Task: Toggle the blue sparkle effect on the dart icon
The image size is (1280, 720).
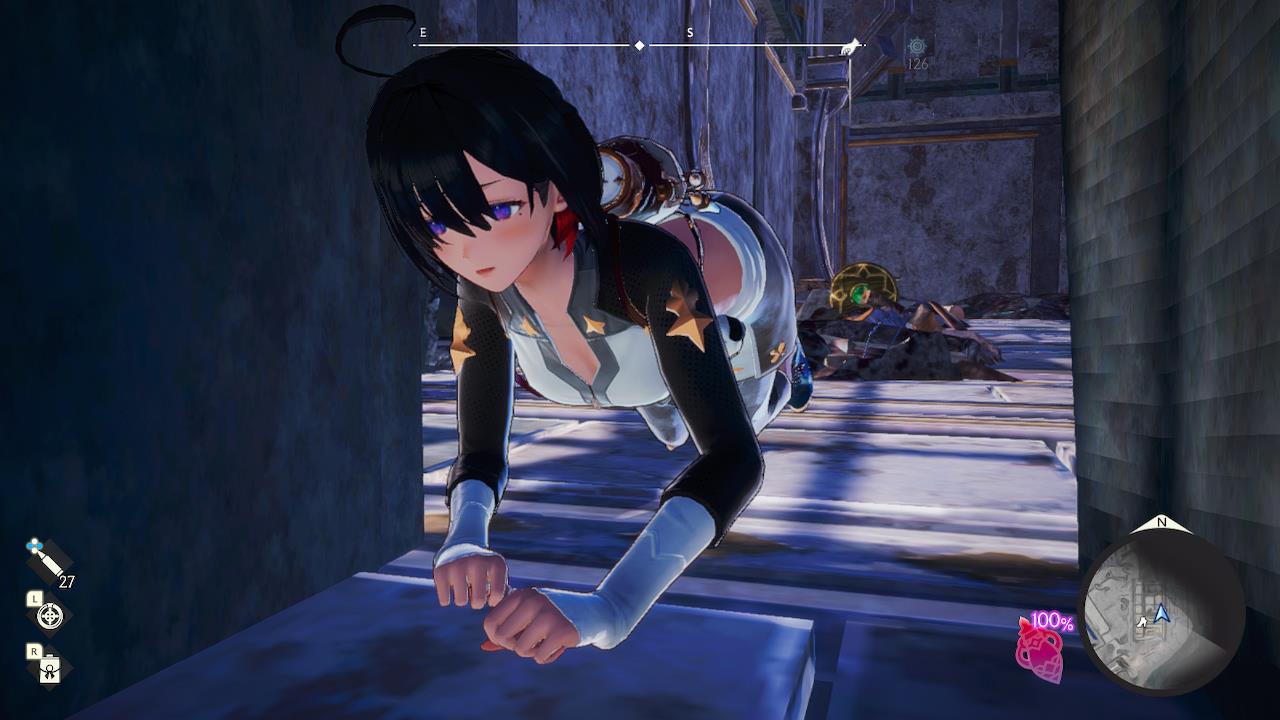Action: pyautogui.click(x=33, y=544)
